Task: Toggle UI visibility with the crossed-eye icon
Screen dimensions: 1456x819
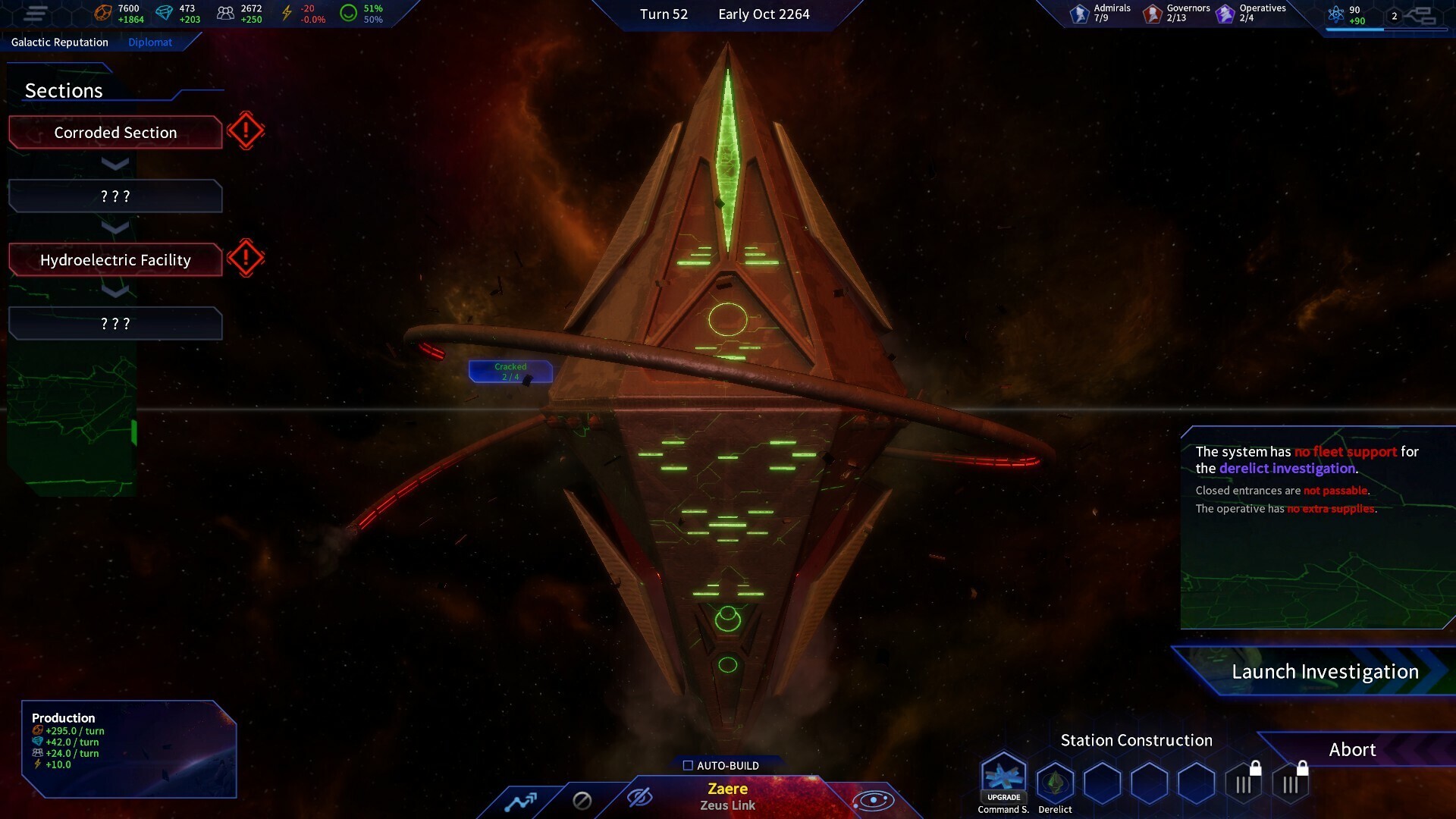Action: [x=641, y=799]
